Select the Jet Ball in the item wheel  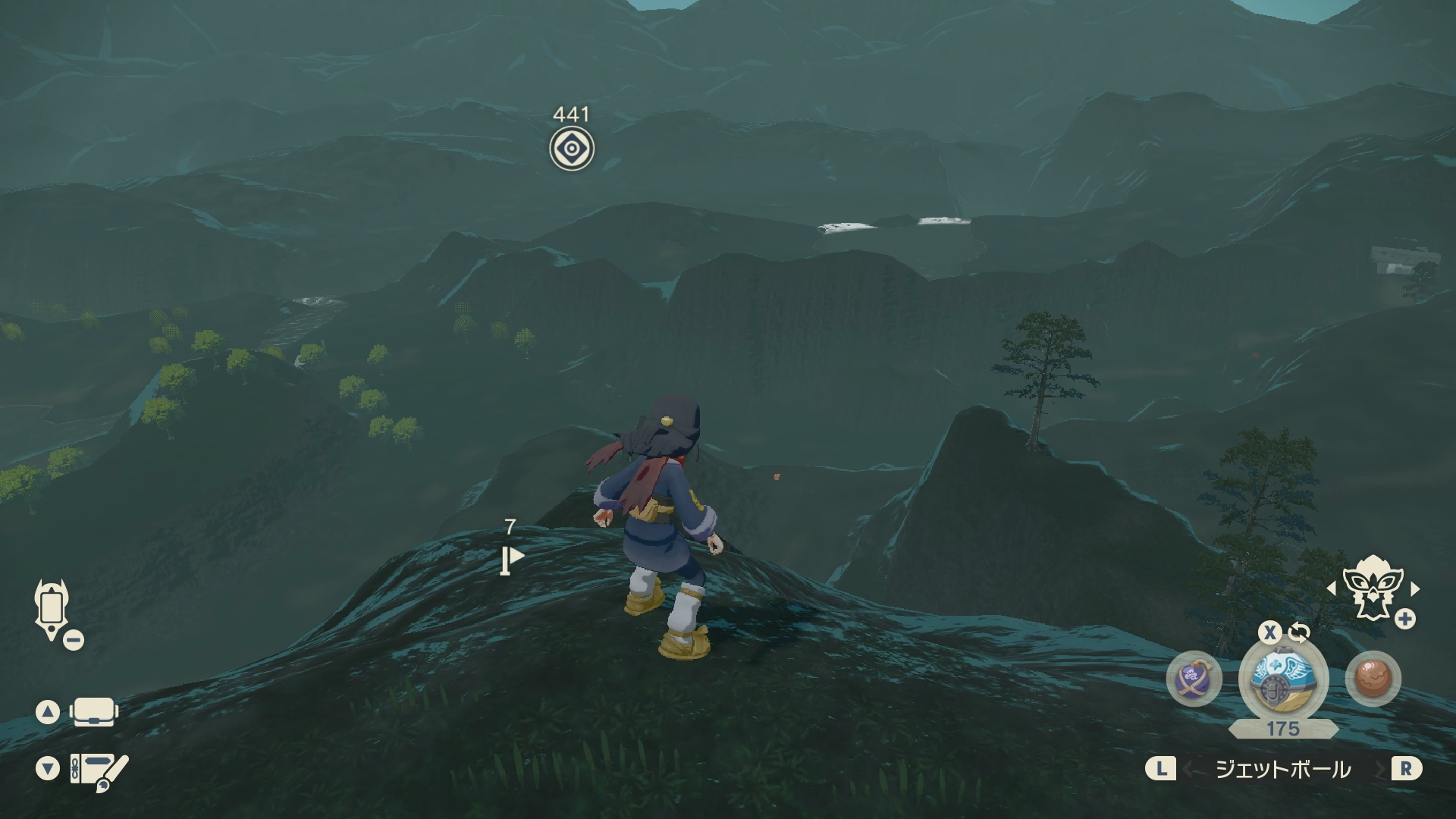click(x=1282, y=679)
